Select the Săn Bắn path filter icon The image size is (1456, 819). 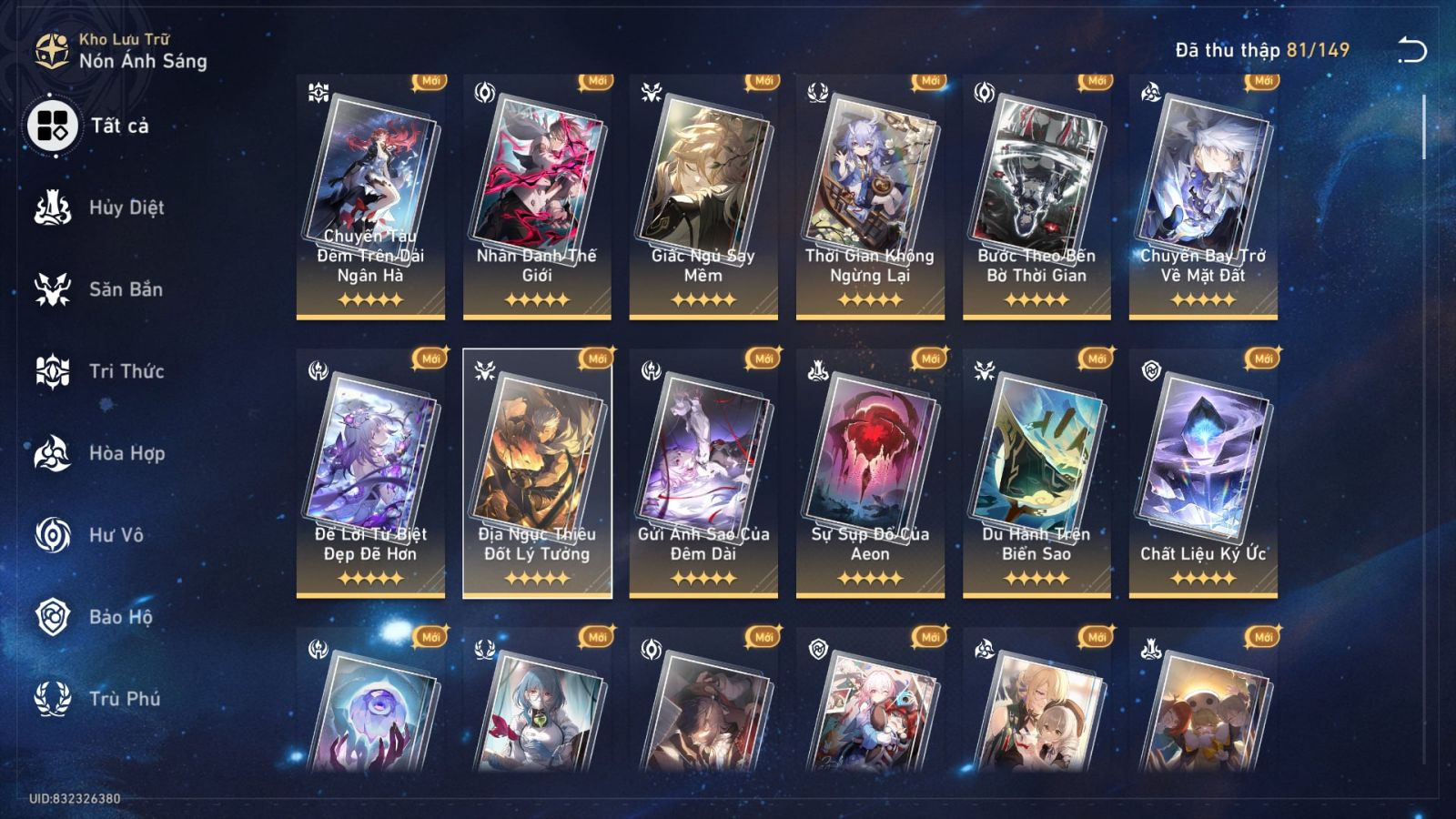(x=52, y=289)
